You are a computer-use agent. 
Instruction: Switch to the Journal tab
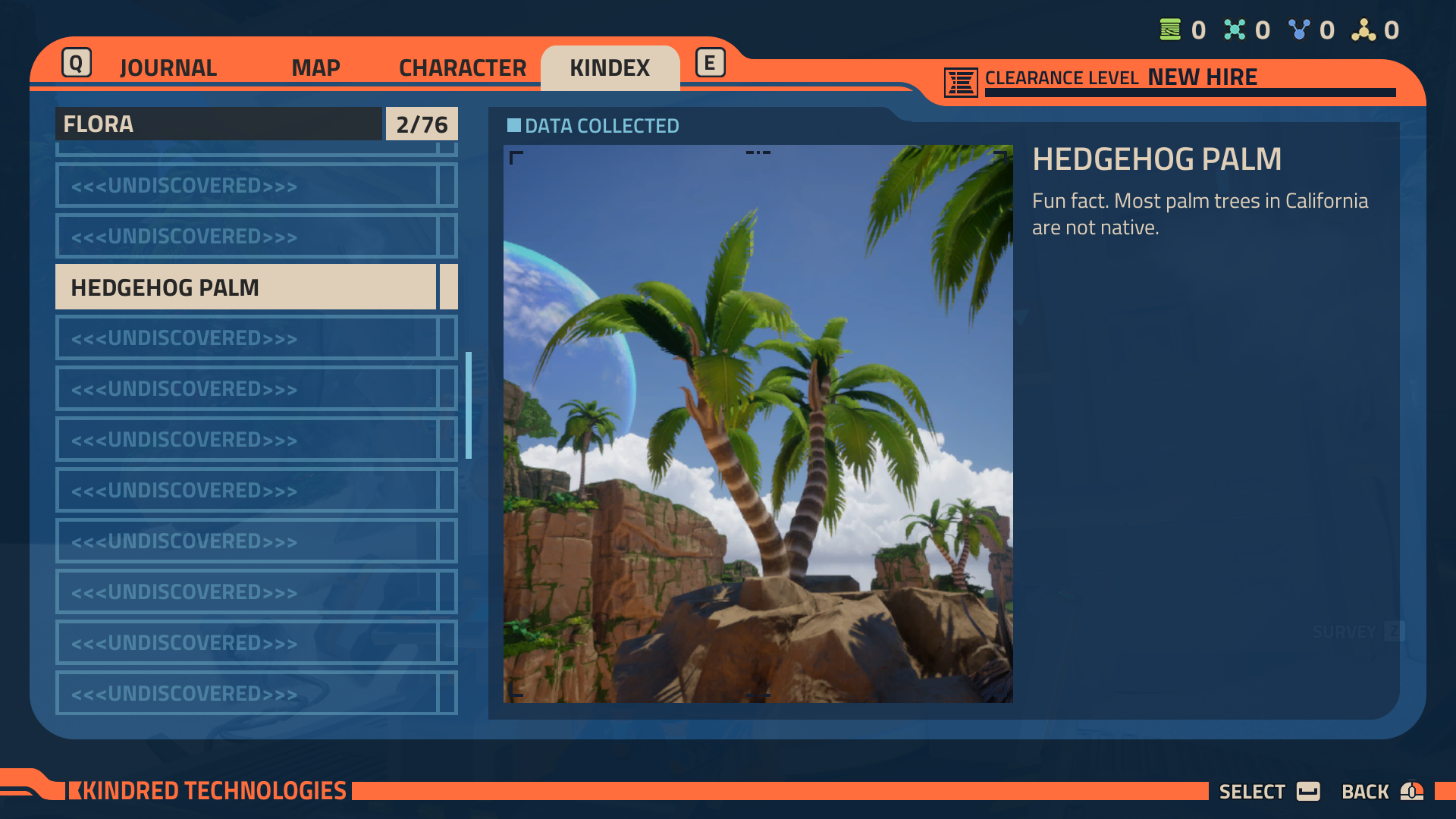(168, 68)
